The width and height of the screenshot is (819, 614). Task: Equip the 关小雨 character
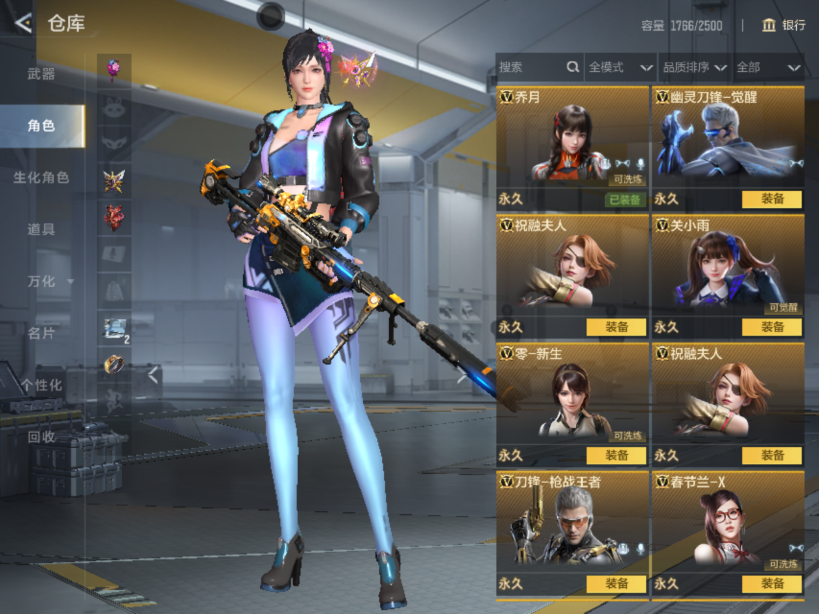click(771, 327)
